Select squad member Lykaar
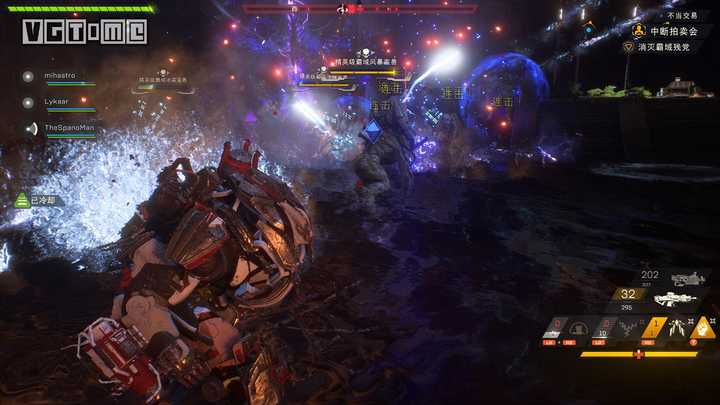 (x=56, y=101)
